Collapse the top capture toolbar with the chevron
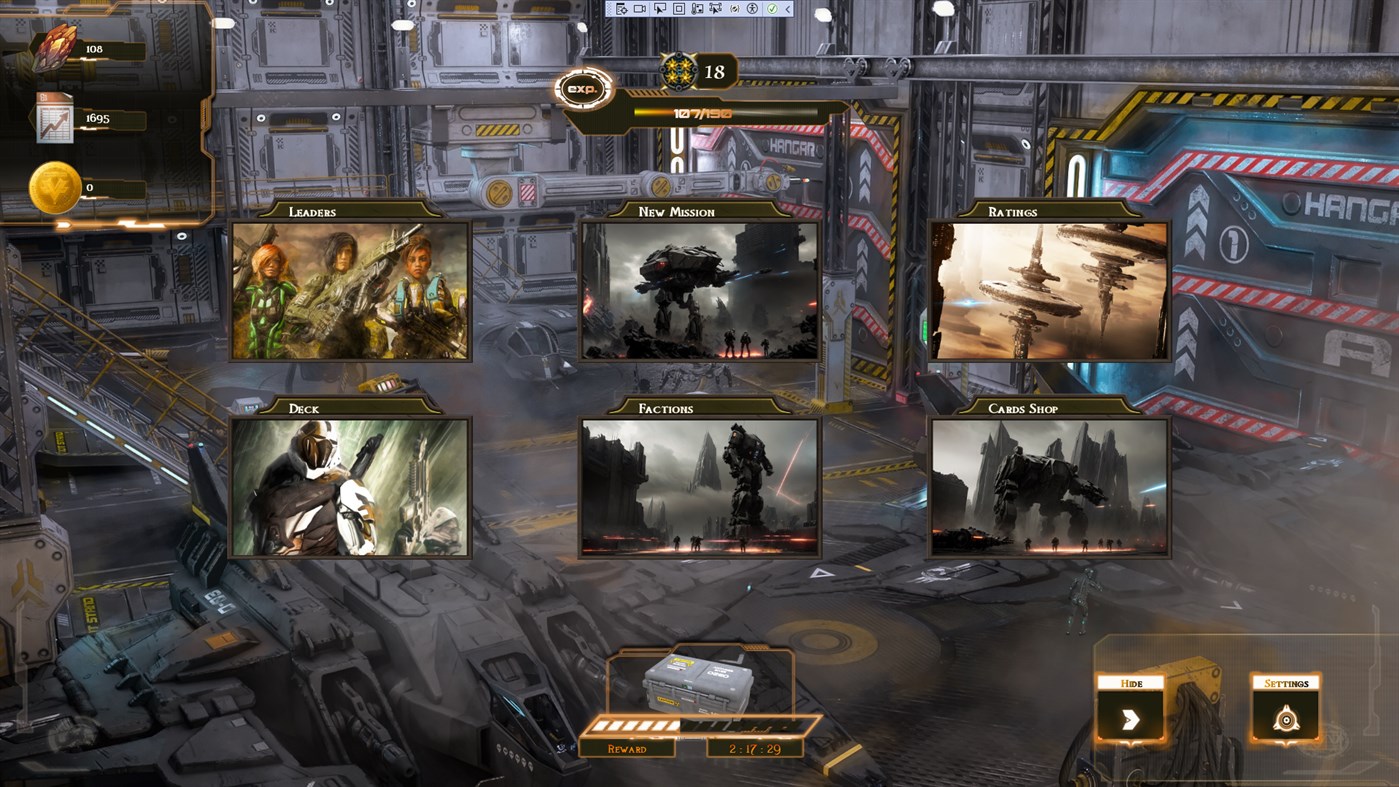The width and height of the screenshot is (1399, 787). coord(787,10)
